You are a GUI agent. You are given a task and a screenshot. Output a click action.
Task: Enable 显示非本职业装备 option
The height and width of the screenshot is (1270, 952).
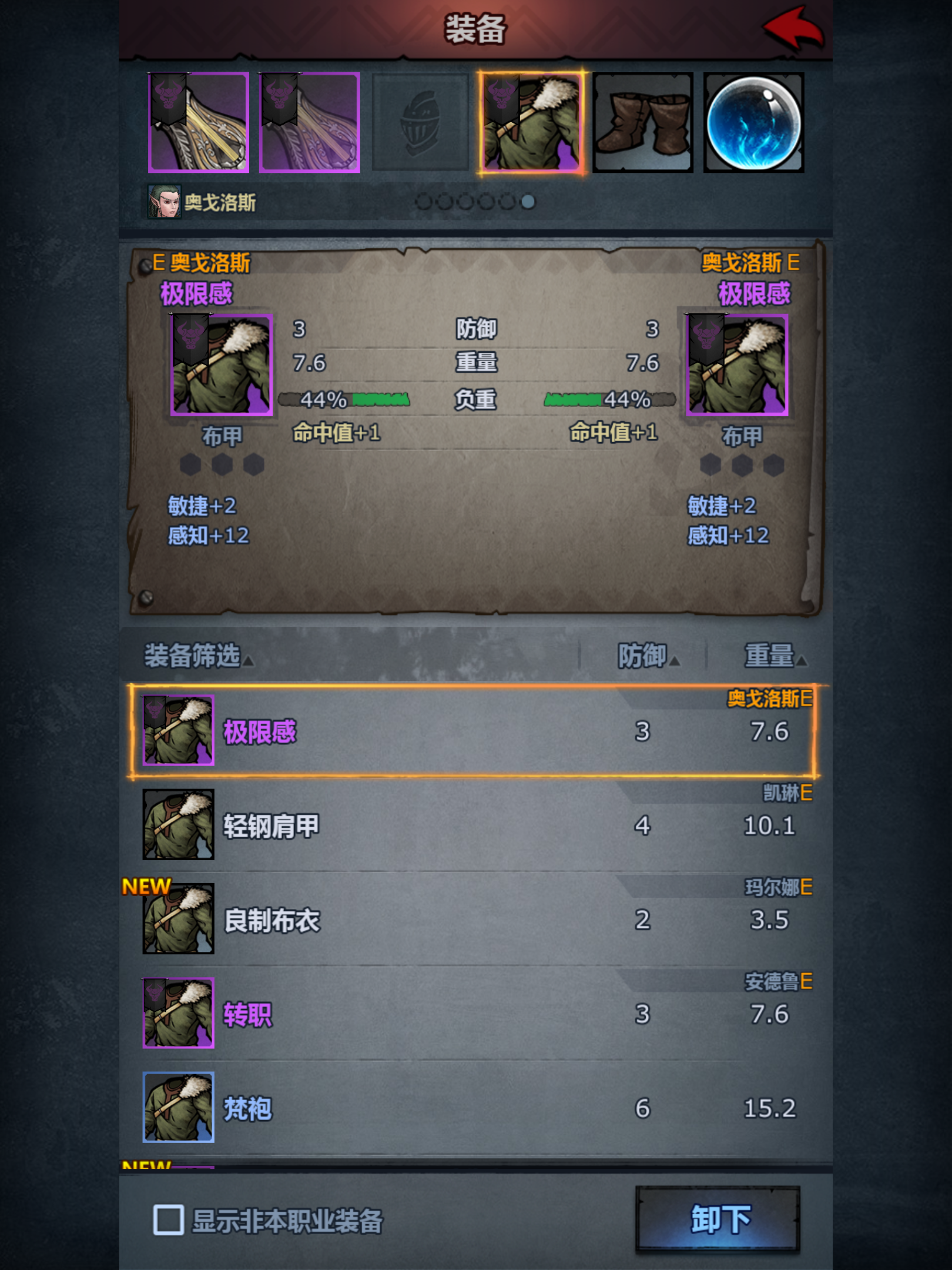click(168, 1218)
